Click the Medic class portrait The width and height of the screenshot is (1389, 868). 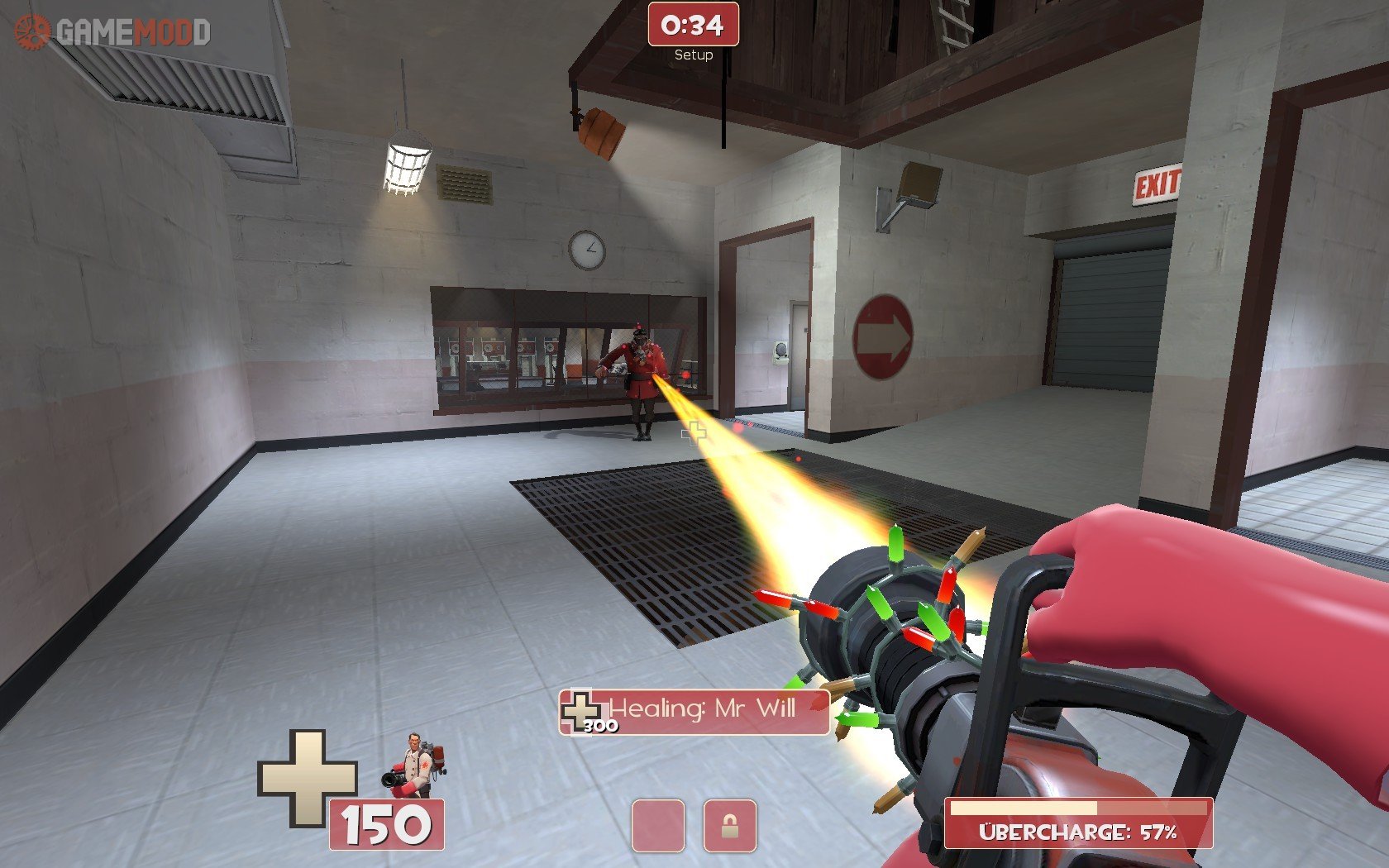pos(414,765)
